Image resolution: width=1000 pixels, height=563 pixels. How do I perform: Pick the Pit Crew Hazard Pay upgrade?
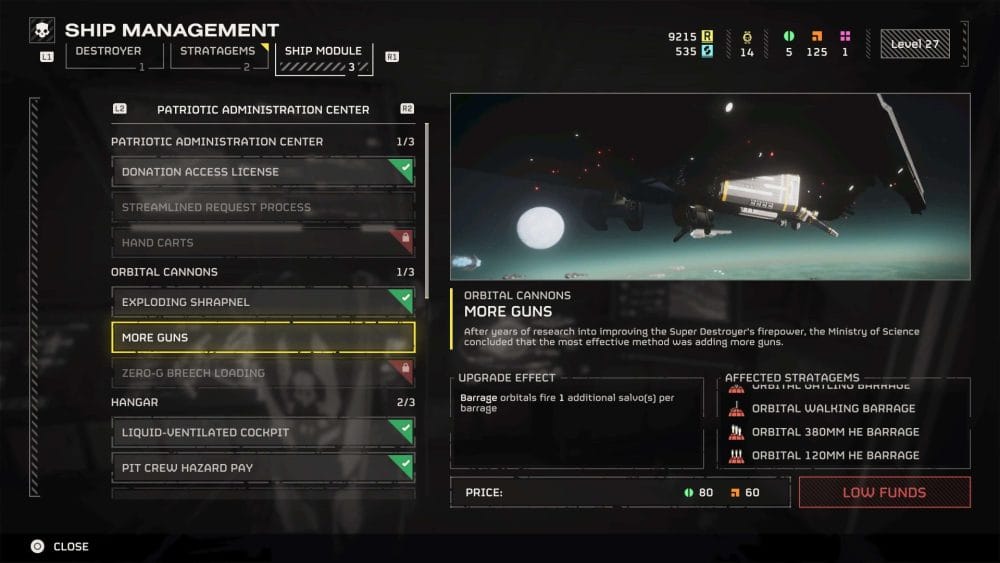click(262, 467)
